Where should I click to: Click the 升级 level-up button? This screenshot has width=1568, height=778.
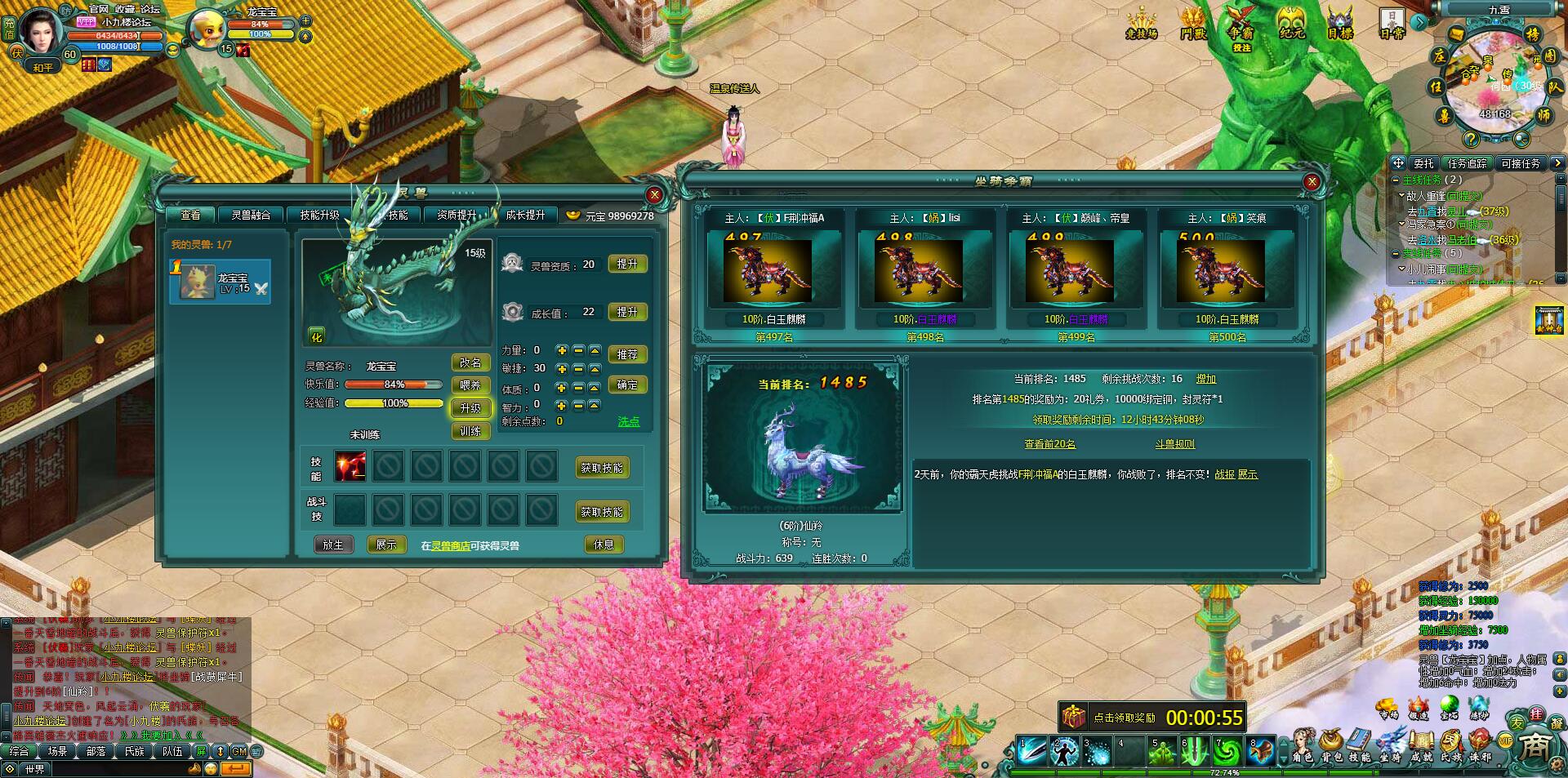point(470,408)
